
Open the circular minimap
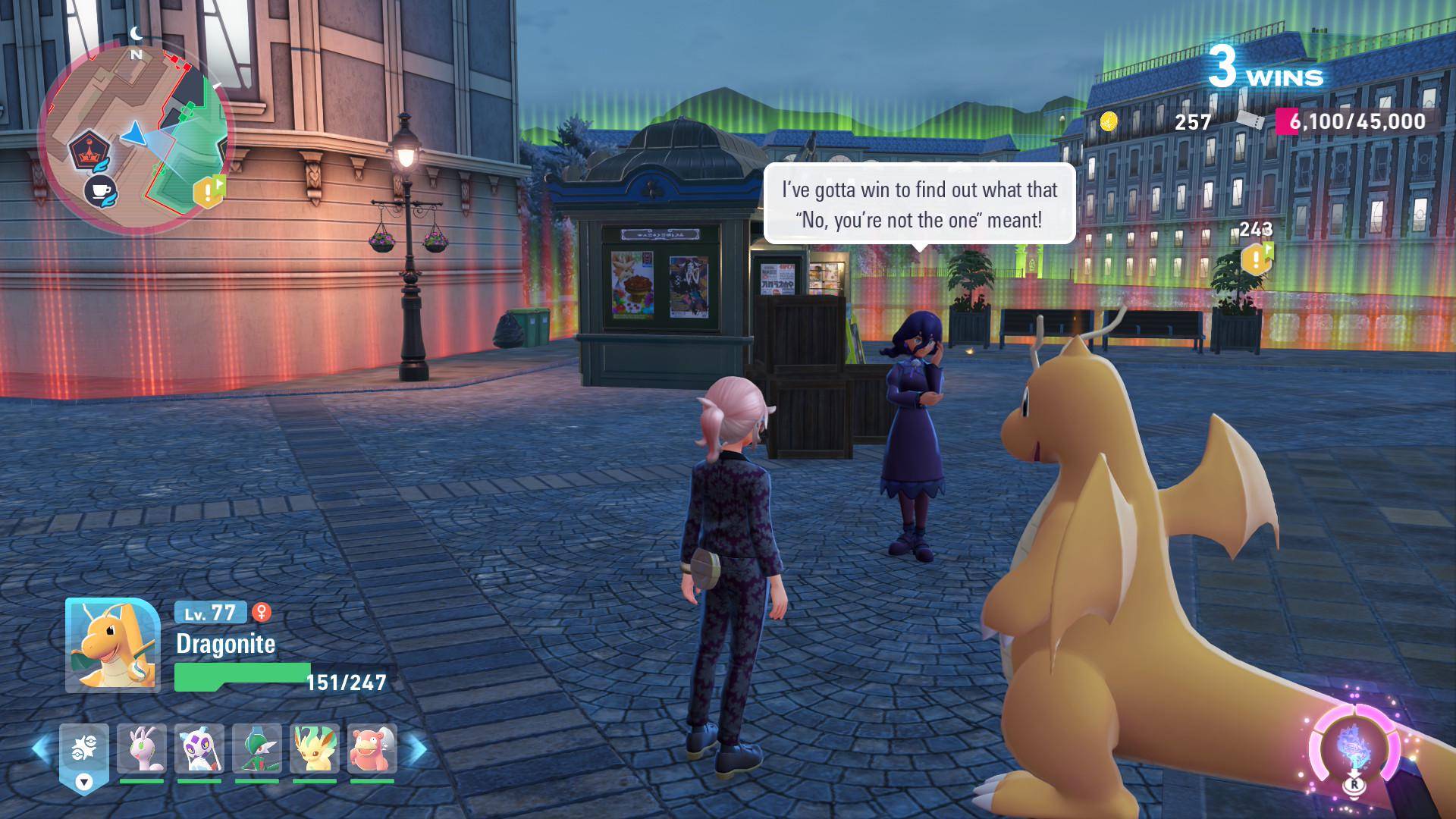(x=133, y=140)
